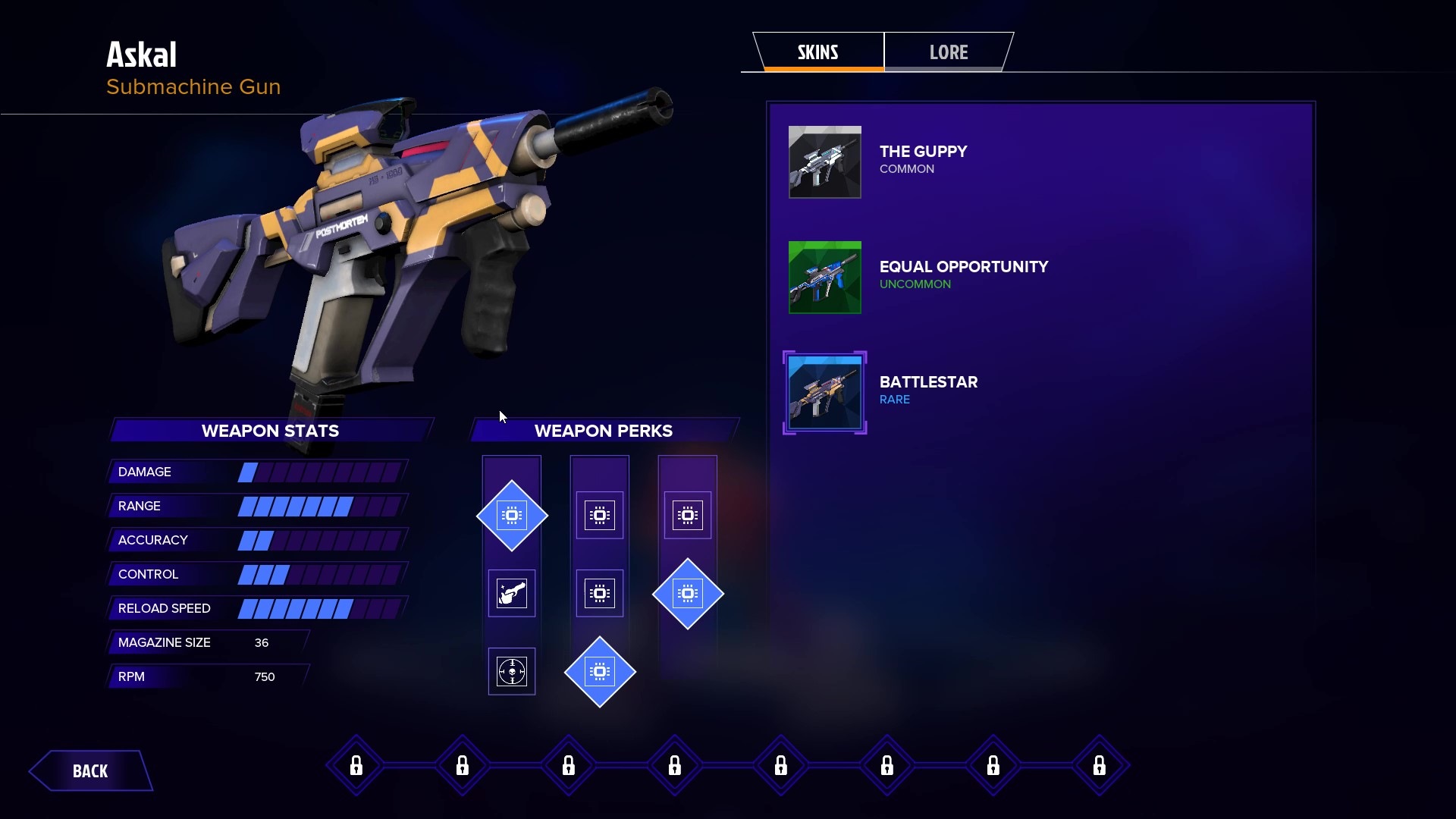Viewport: 1456px width, 819px height.
Task: Go back with the BACK button
Action: [x=90, y=770]
